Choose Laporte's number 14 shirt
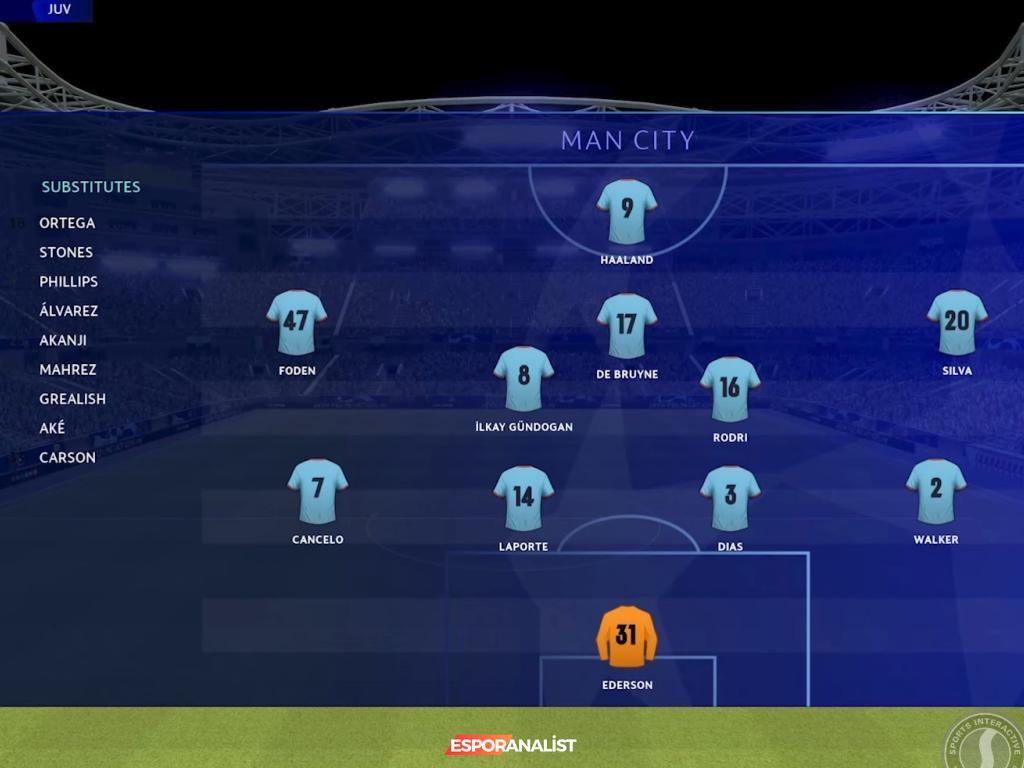Viewport: 1024px width, 768px height. [523, 498]
